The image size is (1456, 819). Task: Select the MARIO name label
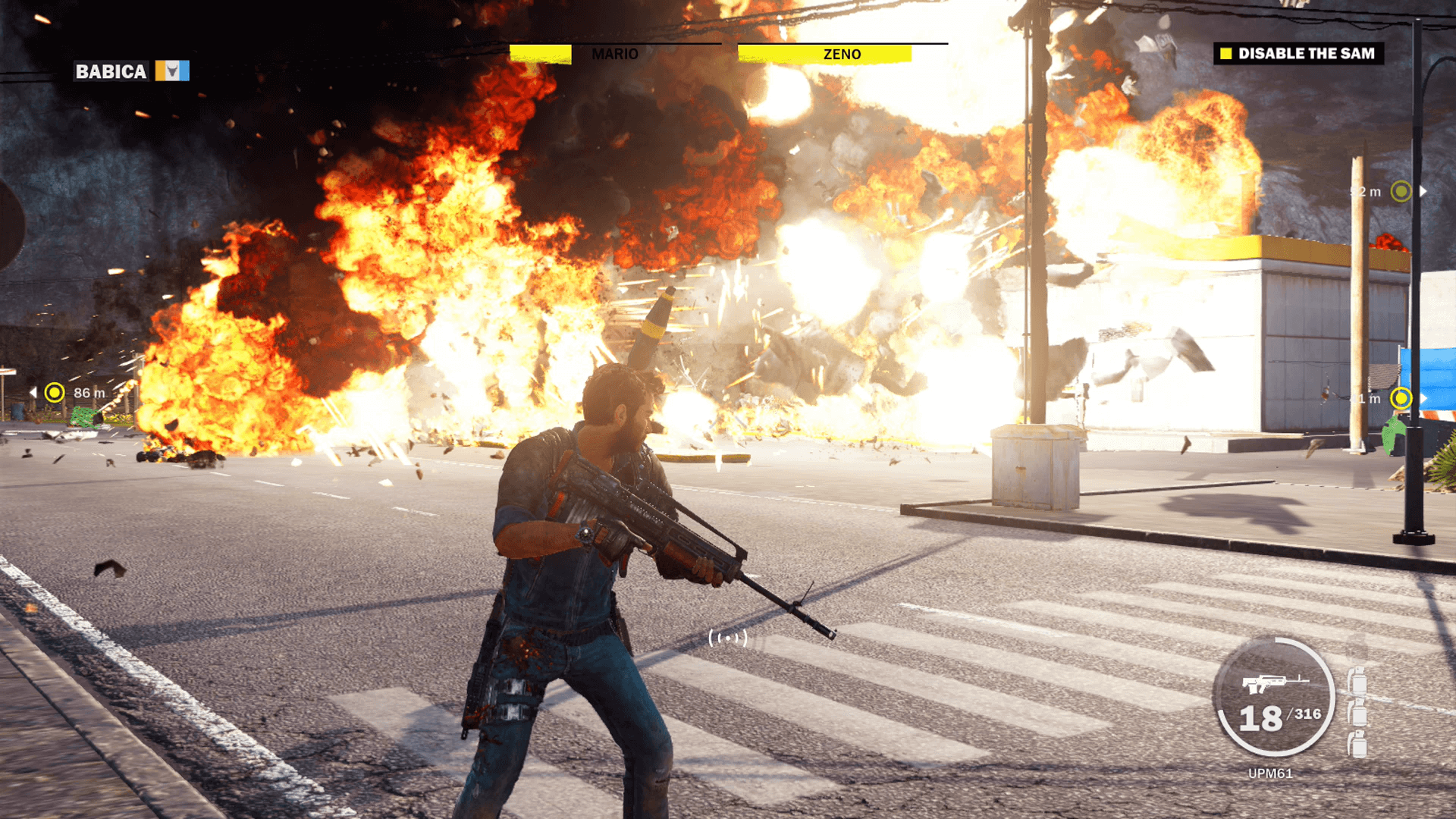616,54
